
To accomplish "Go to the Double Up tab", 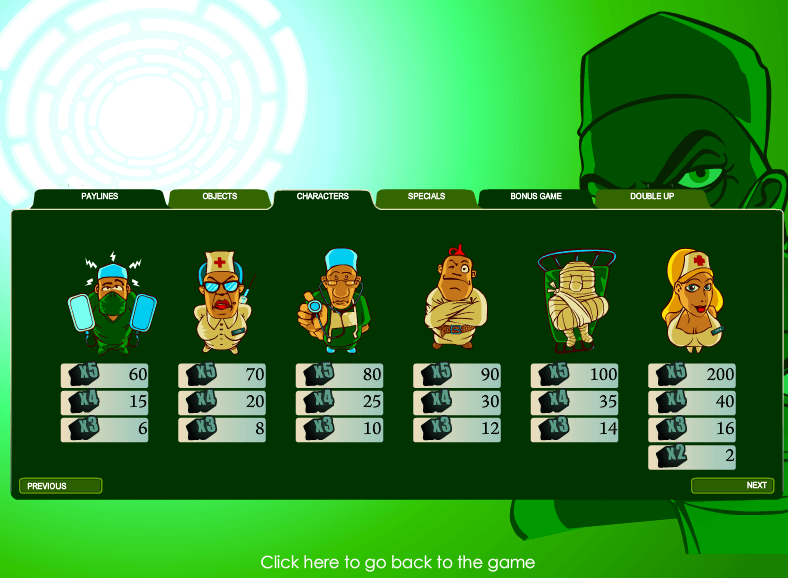I will coord(651,197).
